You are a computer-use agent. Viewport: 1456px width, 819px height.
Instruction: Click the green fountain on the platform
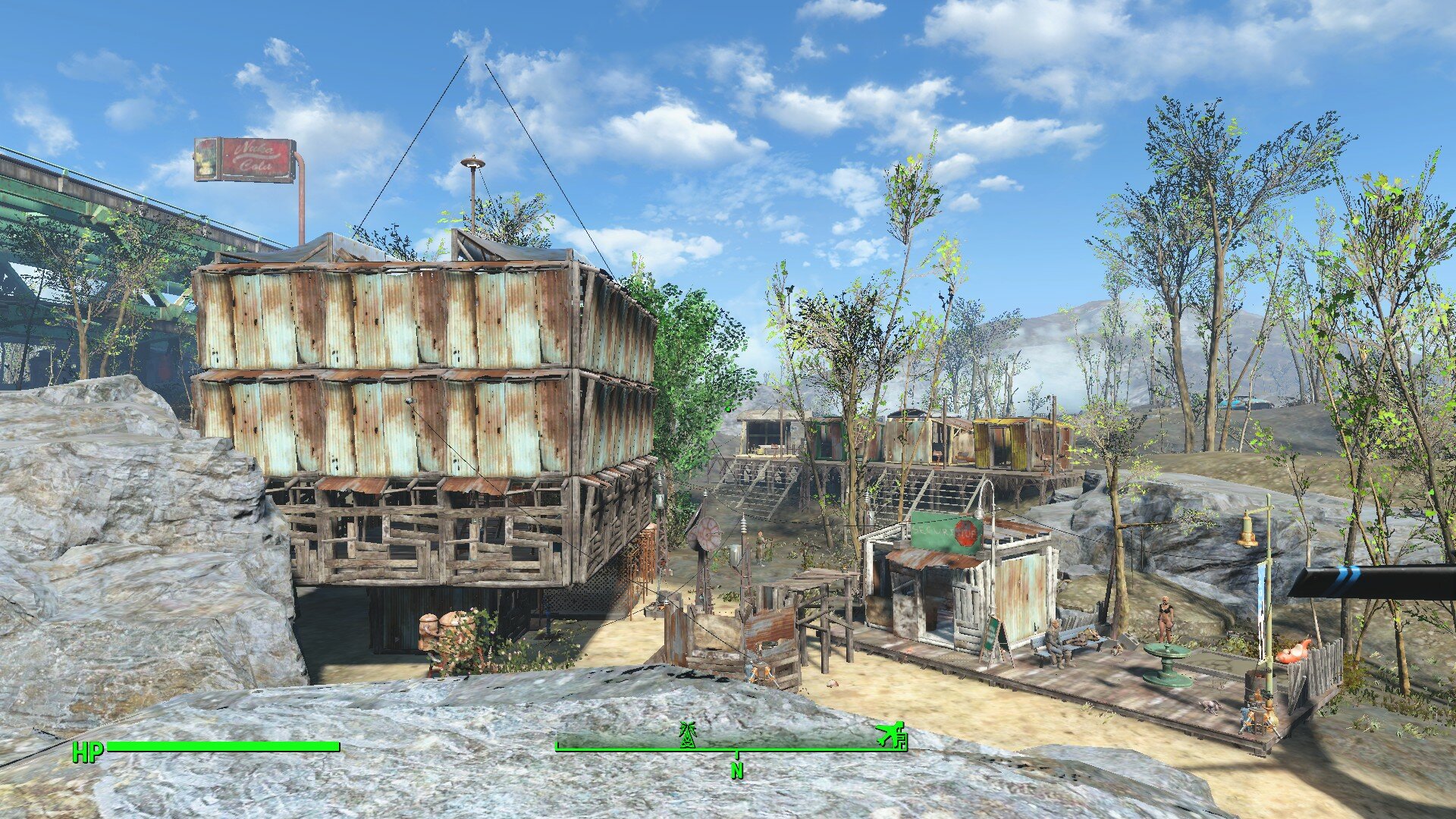pos(1167,663)
